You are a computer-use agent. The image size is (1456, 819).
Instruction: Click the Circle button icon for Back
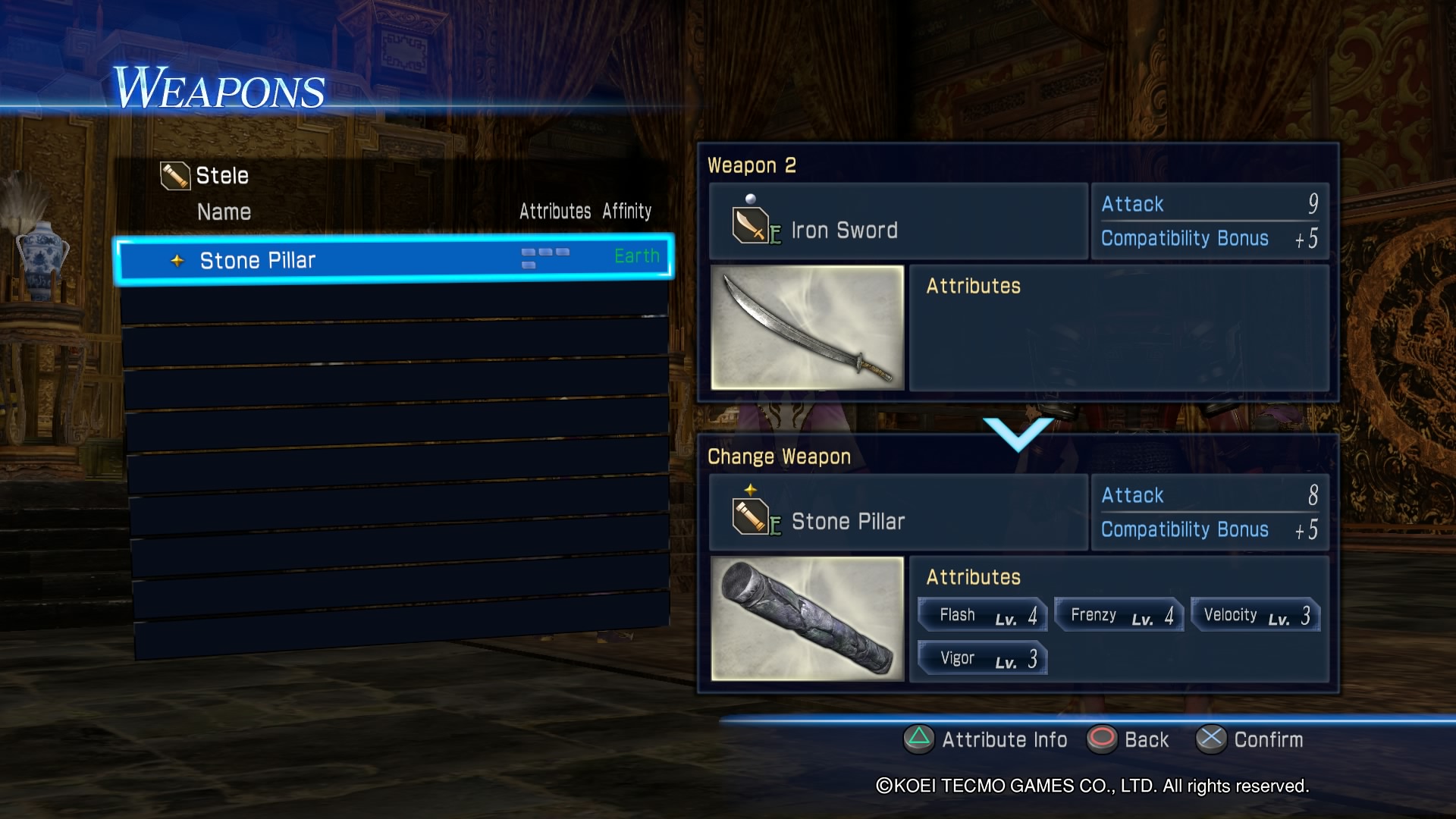pyautogui.click(x=1103, y=739)
